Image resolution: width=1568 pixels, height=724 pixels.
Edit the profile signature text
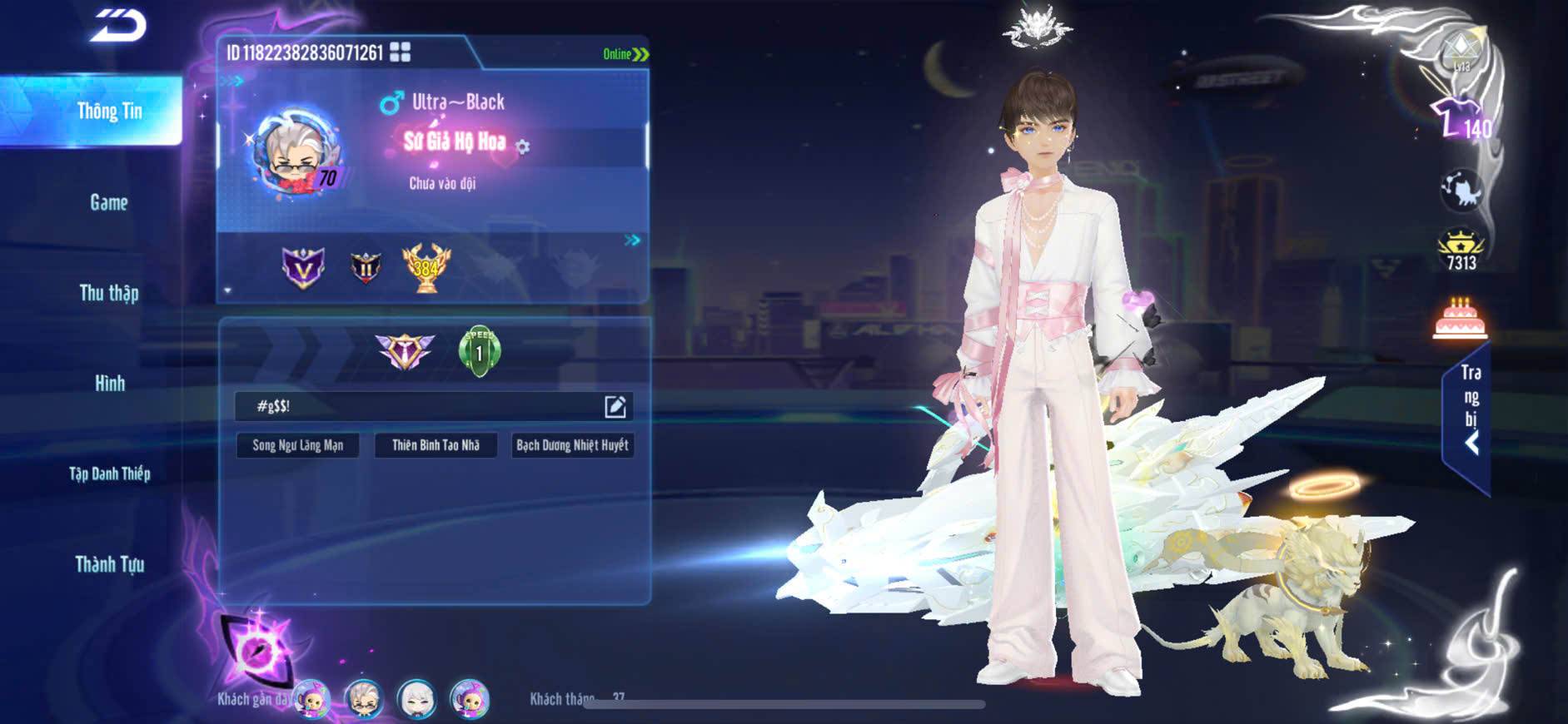[x=615, y=406]
